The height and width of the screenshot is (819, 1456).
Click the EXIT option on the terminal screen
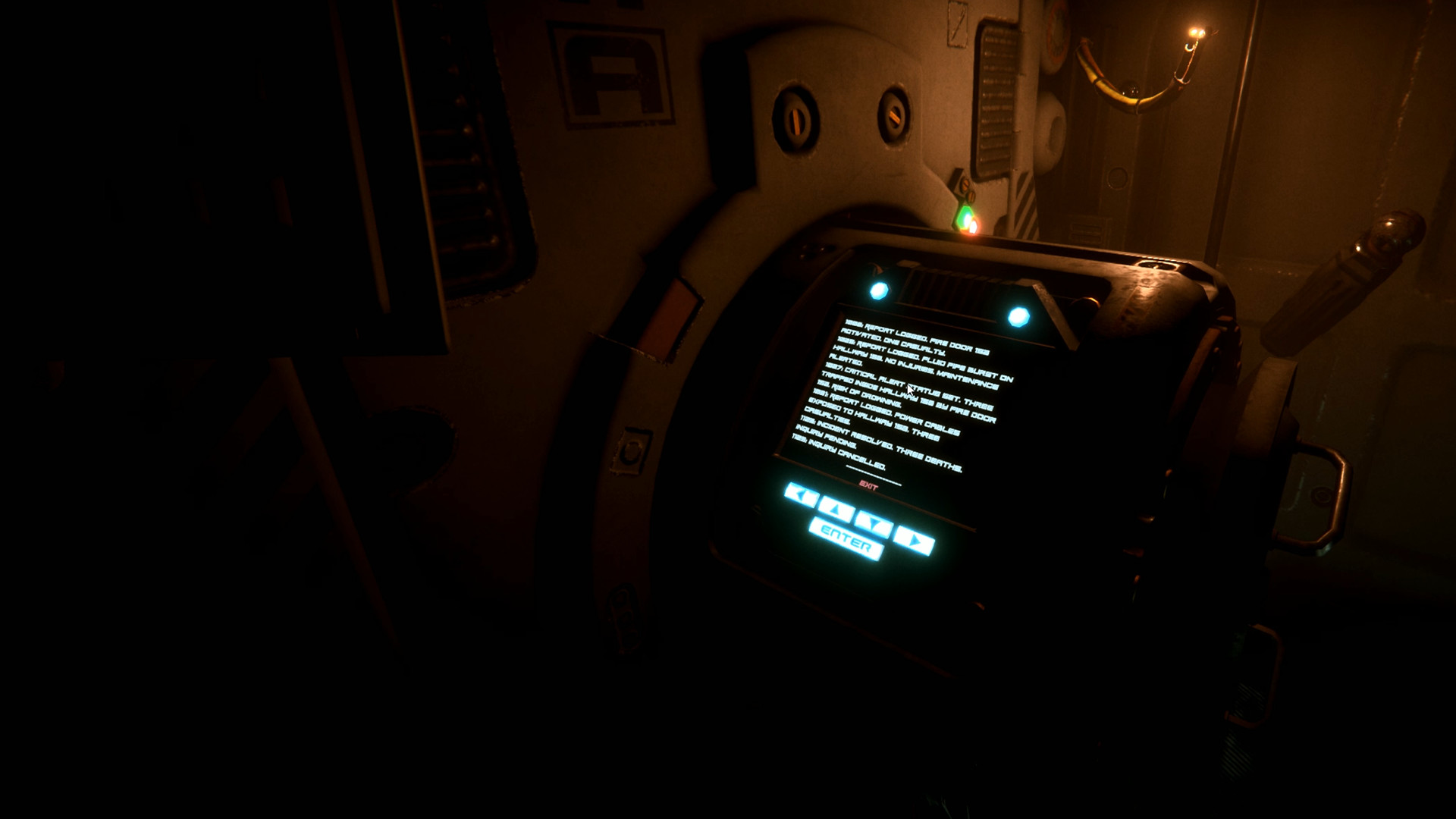(x=869, y=485)
